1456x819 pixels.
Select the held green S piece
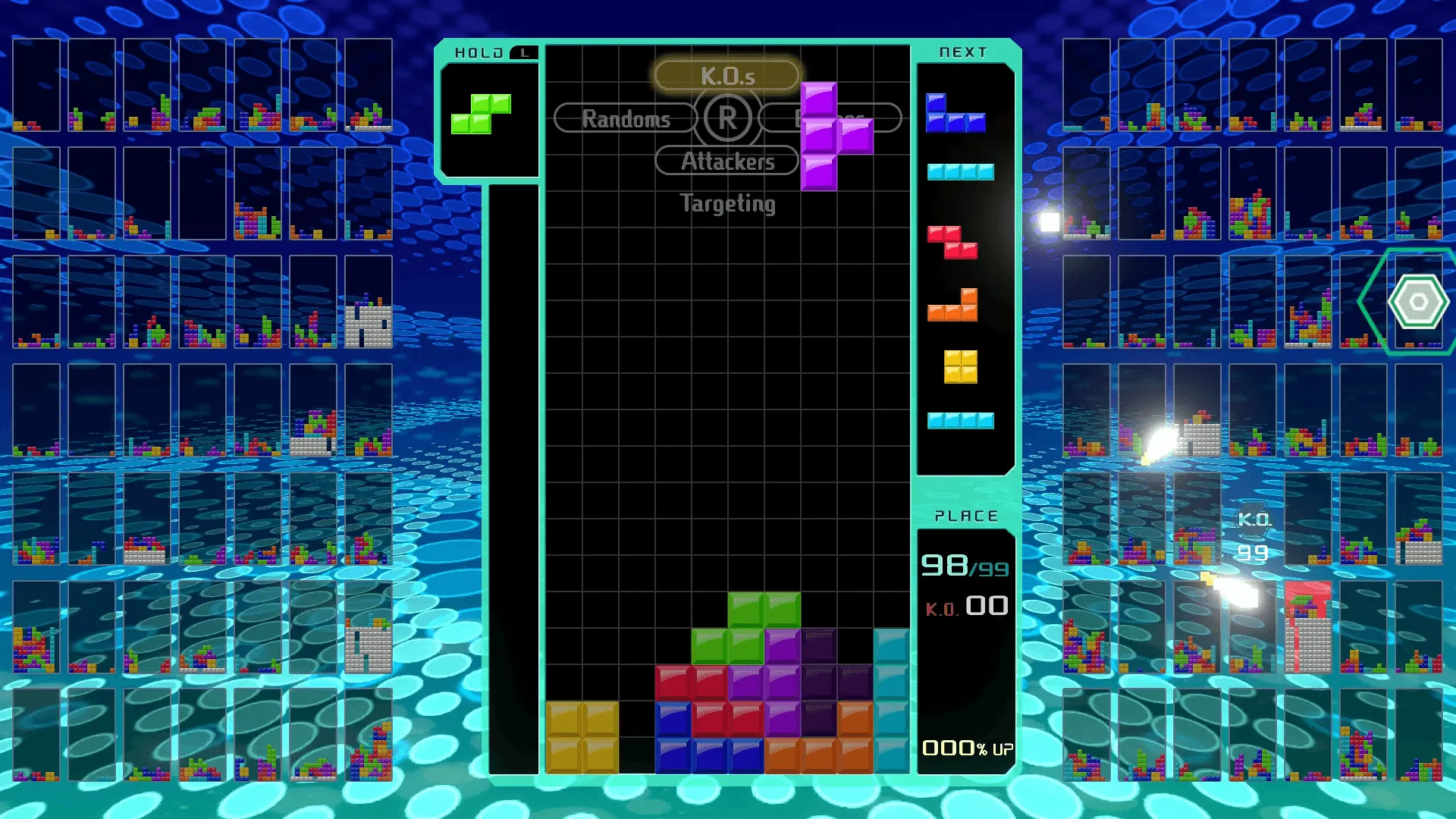coord(481,114)
